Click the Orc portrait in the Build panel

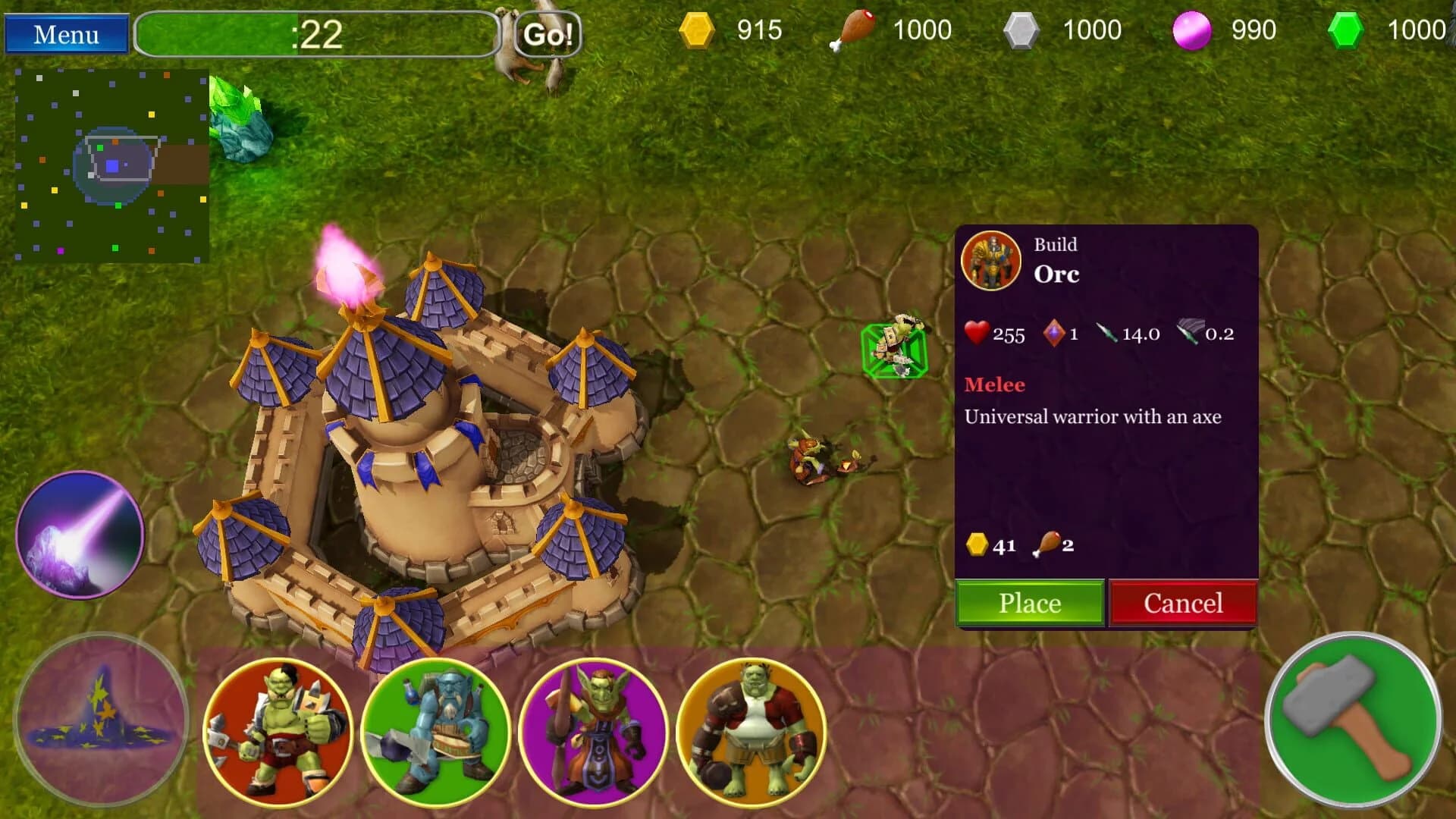click(x=990, y=262)
